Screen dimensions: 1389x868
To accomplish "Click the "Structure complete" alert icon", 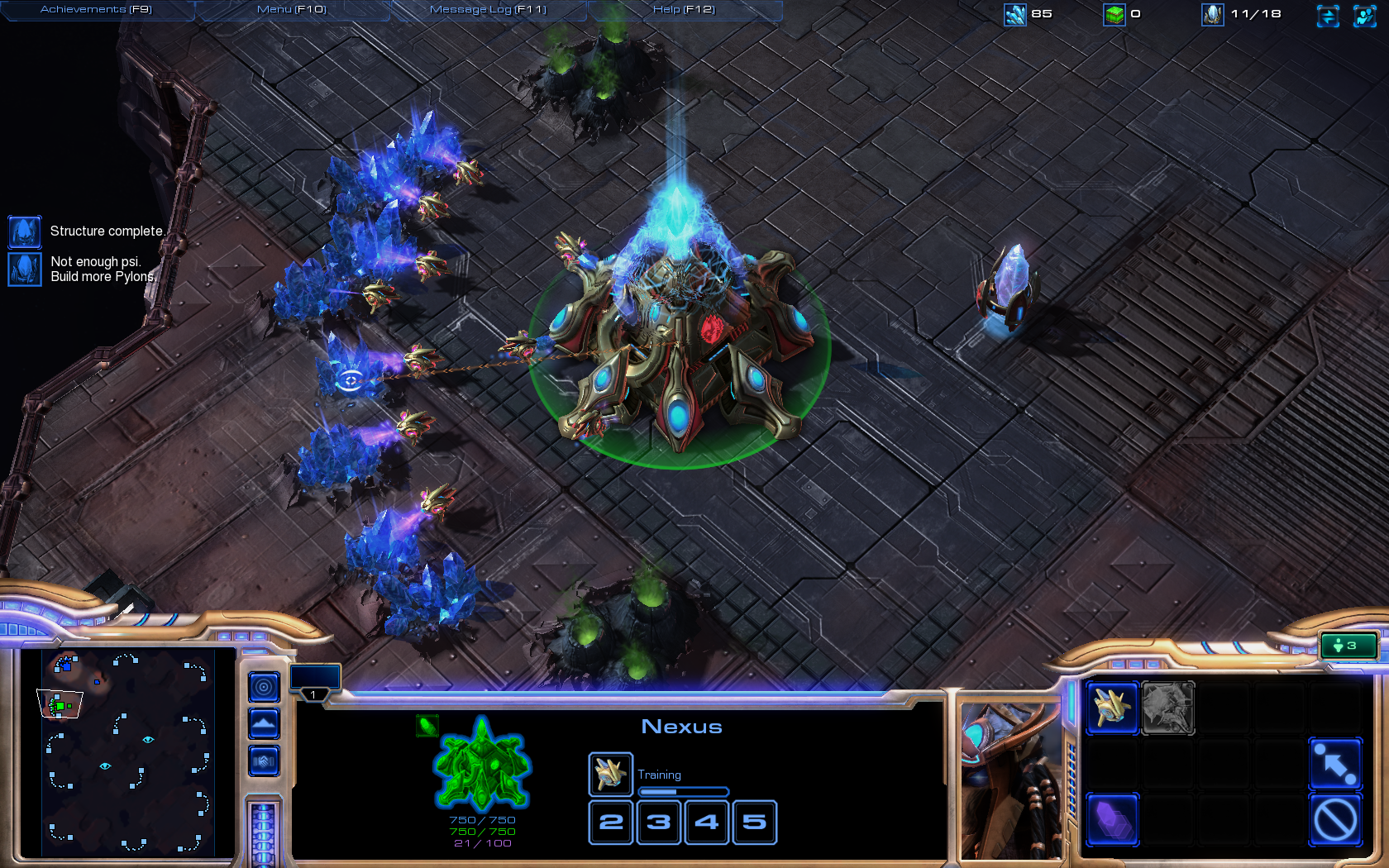I will click(x=25, y=232).
